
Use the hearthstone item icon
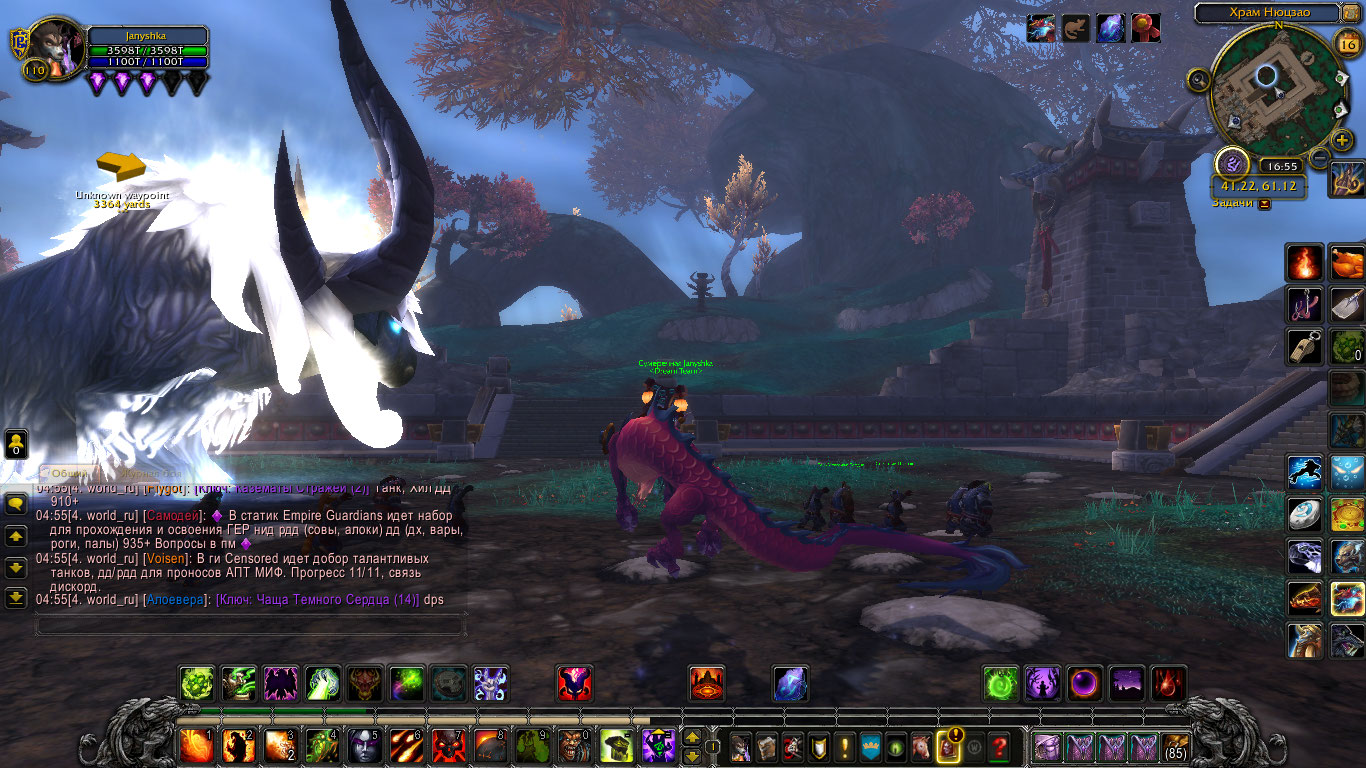tap(1304, 513)
